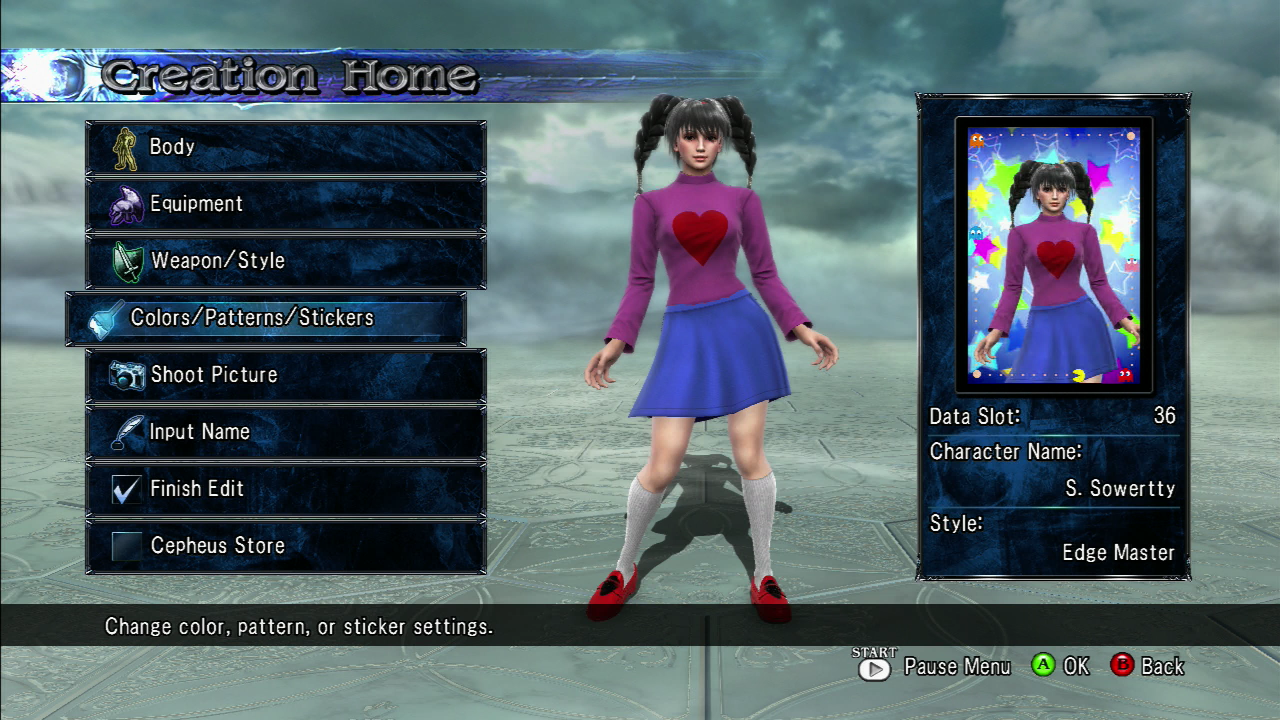Click the character portrait thumbnail

1053,255
